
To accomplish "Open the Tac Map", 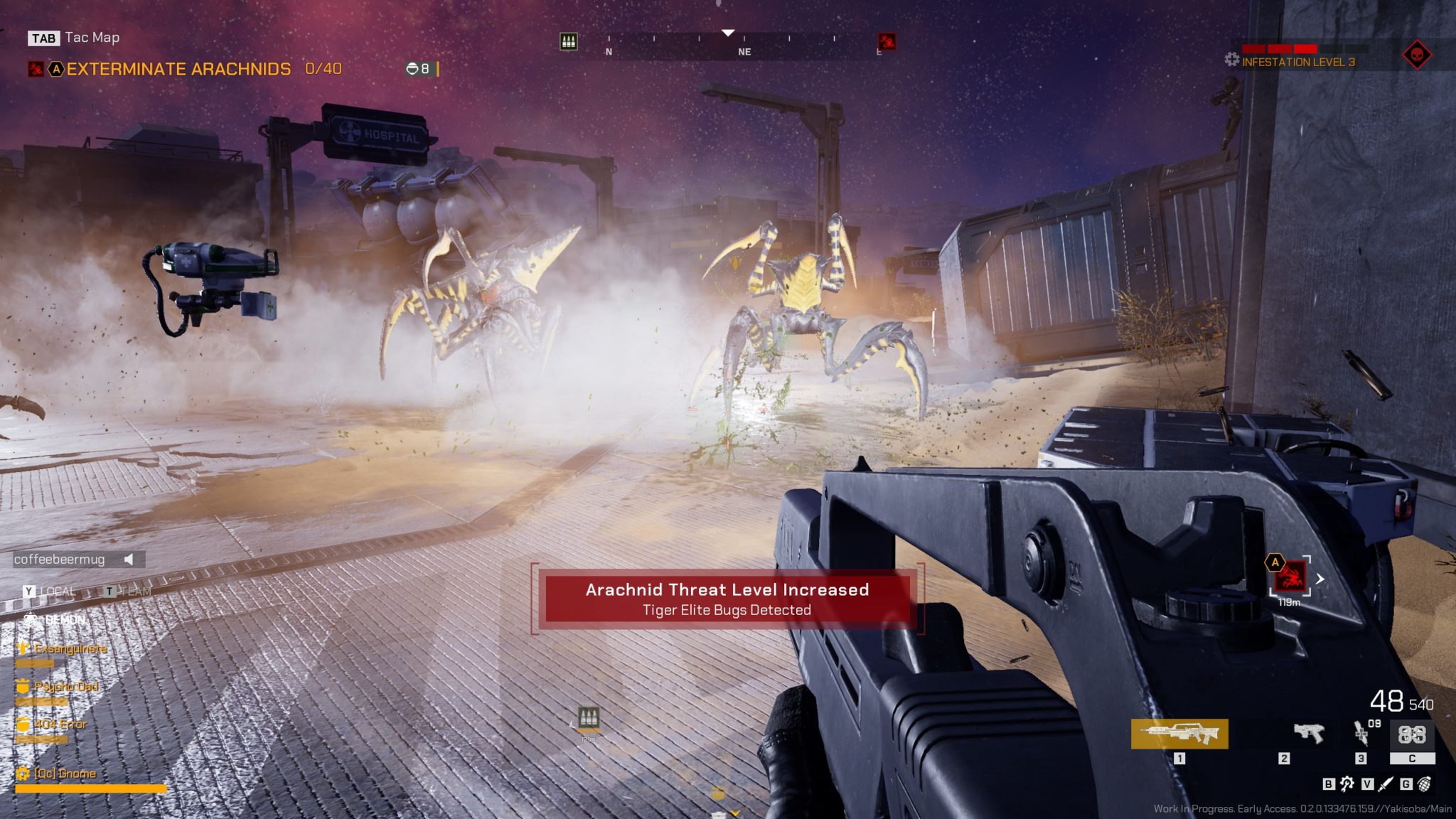I will pos(74,38).
